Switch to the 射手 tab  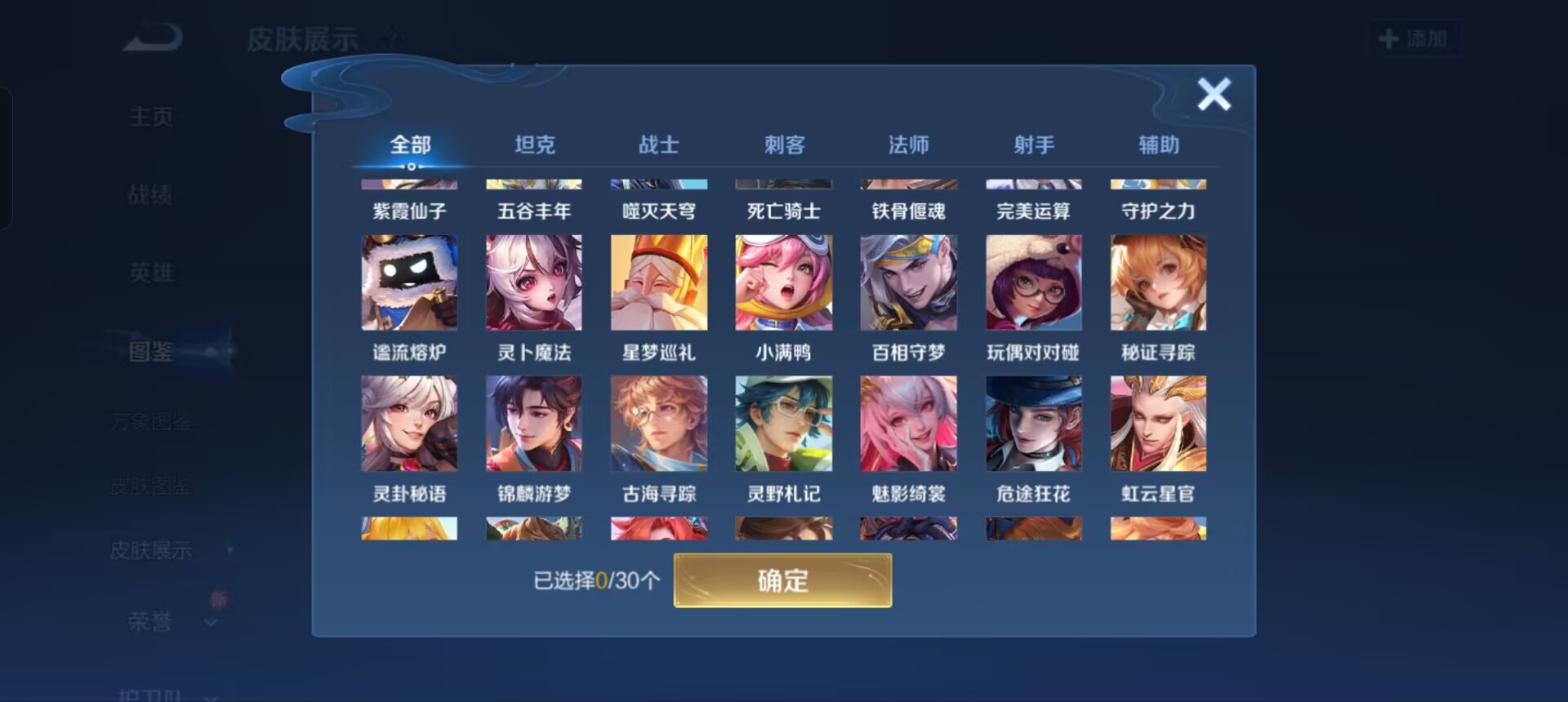(x=1033, y=144)
